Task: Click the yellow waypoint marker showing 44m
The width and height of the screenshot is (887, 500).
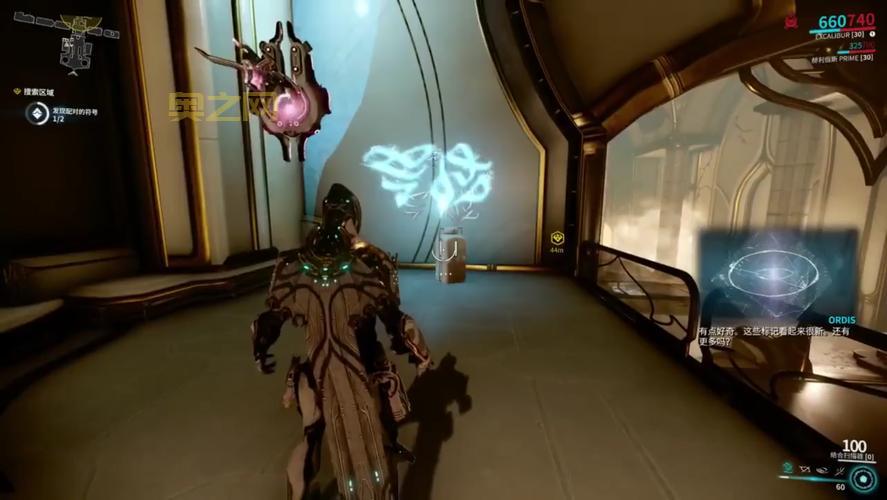Action: tap(558, 238)
